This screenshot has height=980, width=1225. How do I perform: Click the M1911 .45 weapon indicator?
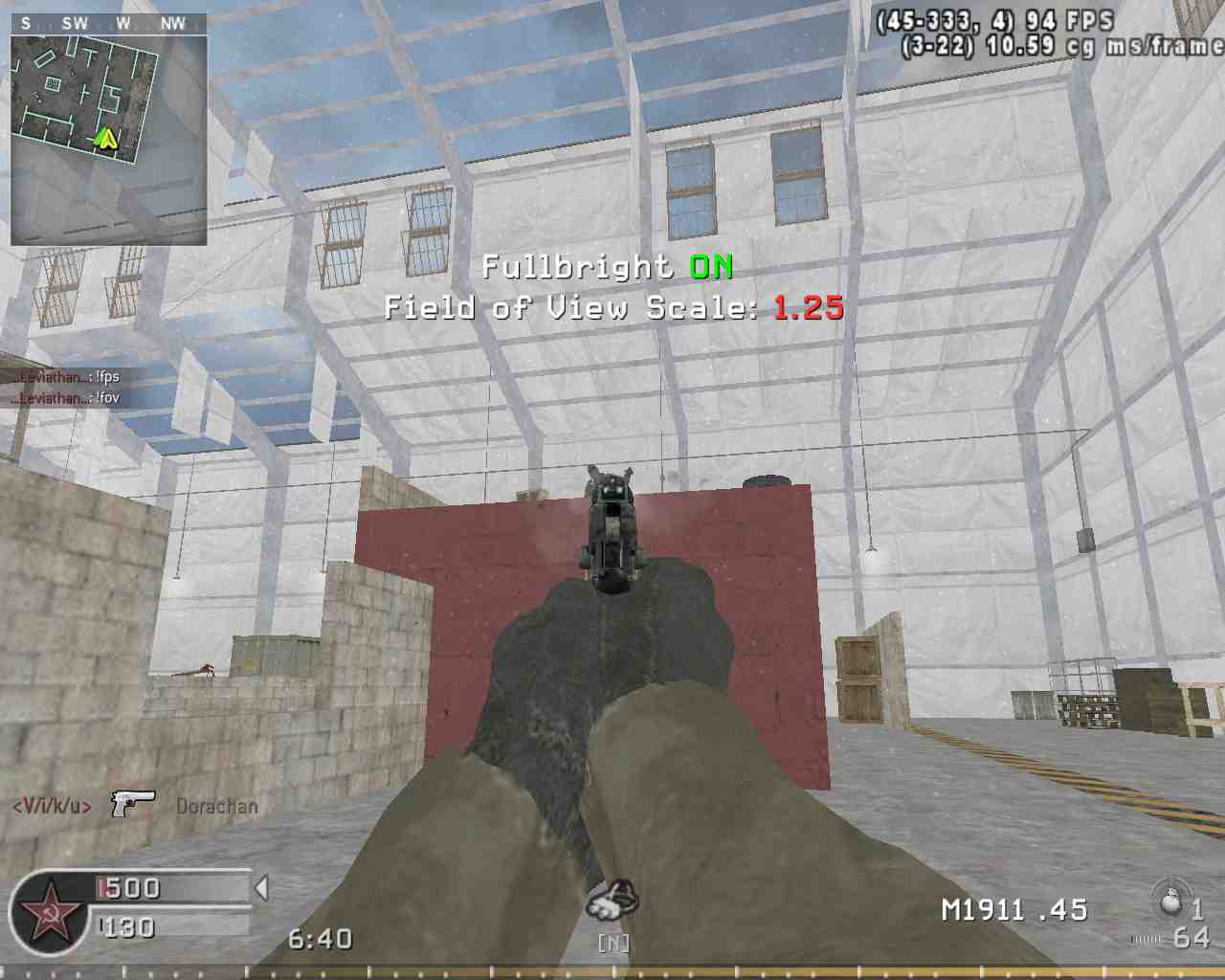pyautogui.click(x=1014, y=910)
